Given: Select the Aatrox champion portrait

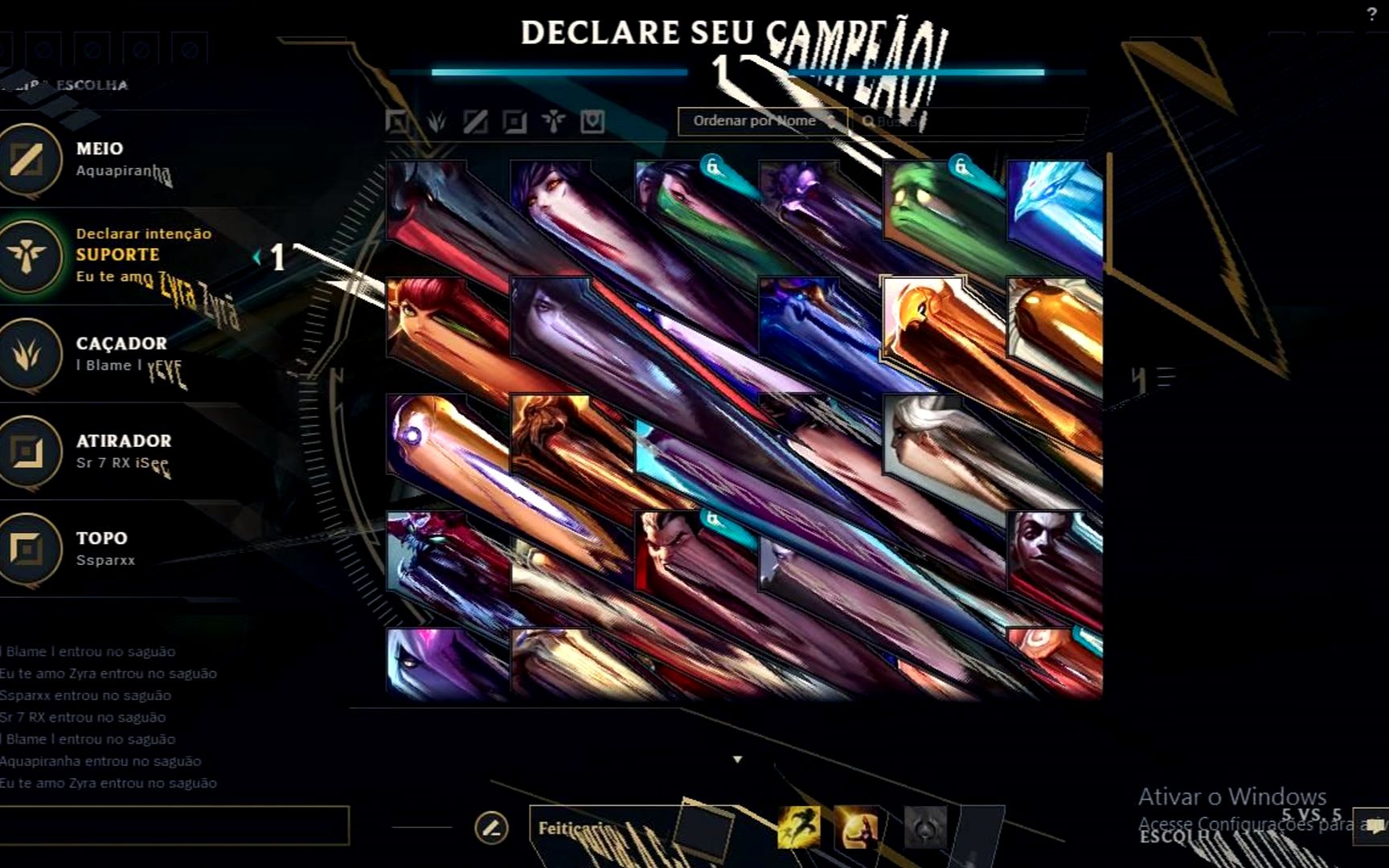Looking at the screenshot, I should pos(427,201).
